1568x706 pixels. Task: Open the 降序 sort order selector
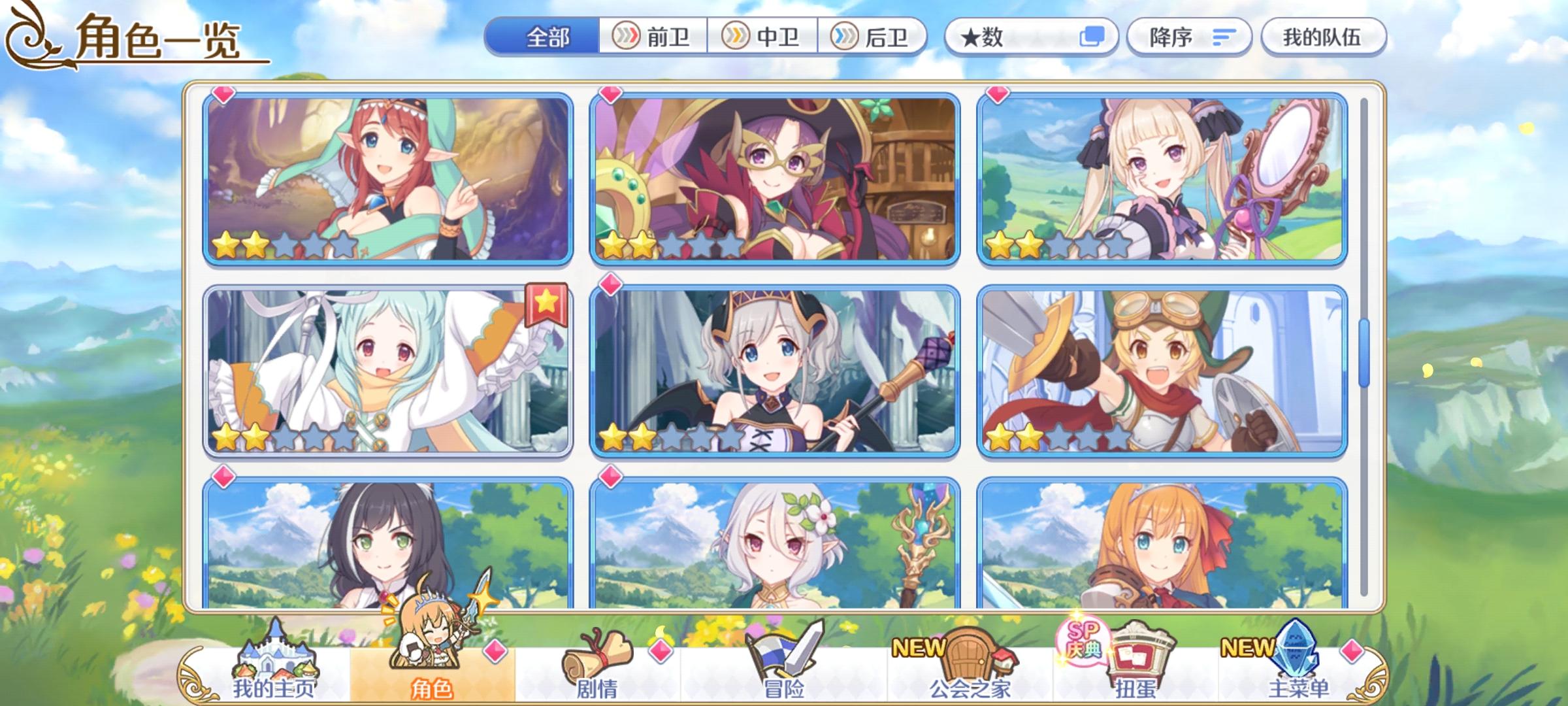(x=1189, y=37)
